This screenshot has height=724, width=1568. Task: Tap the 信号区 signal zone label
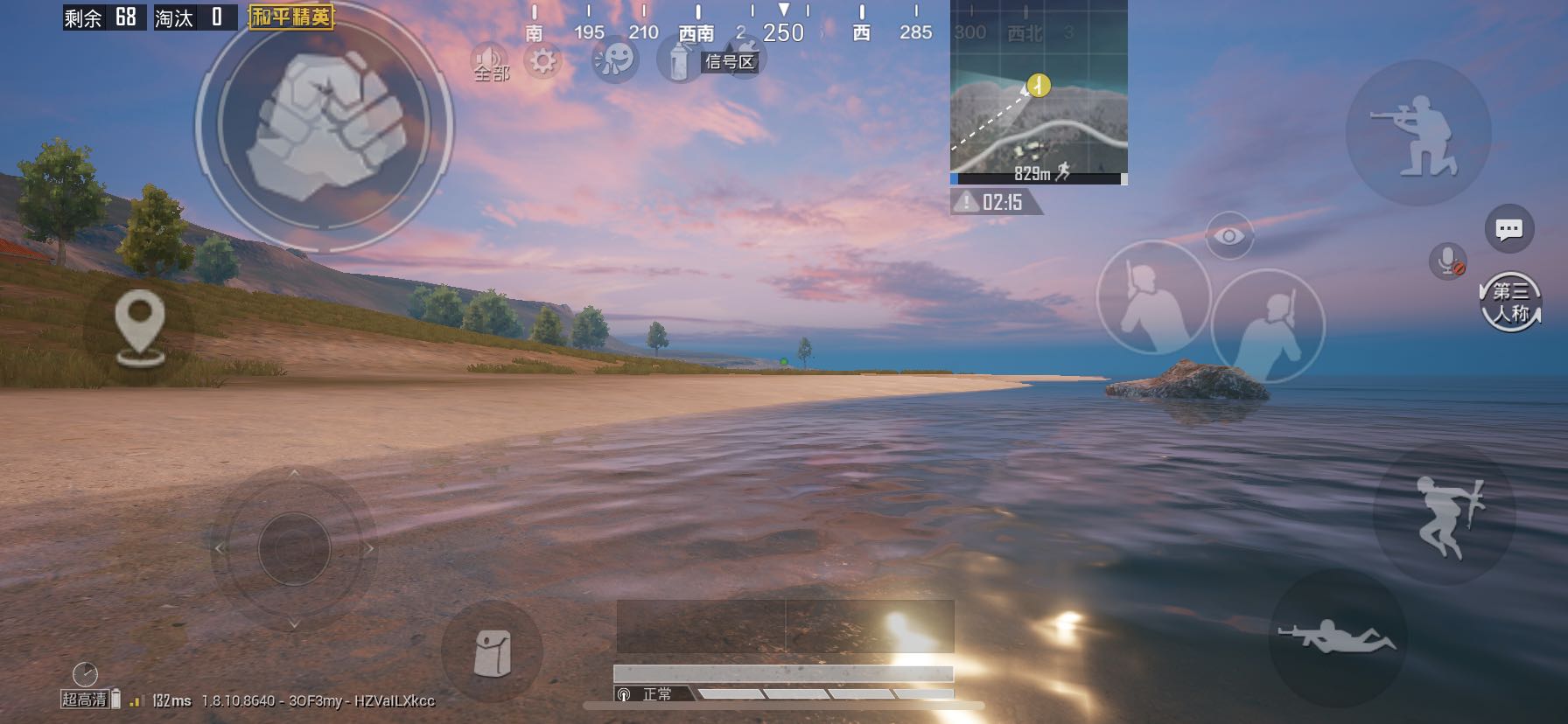[730, 61]
